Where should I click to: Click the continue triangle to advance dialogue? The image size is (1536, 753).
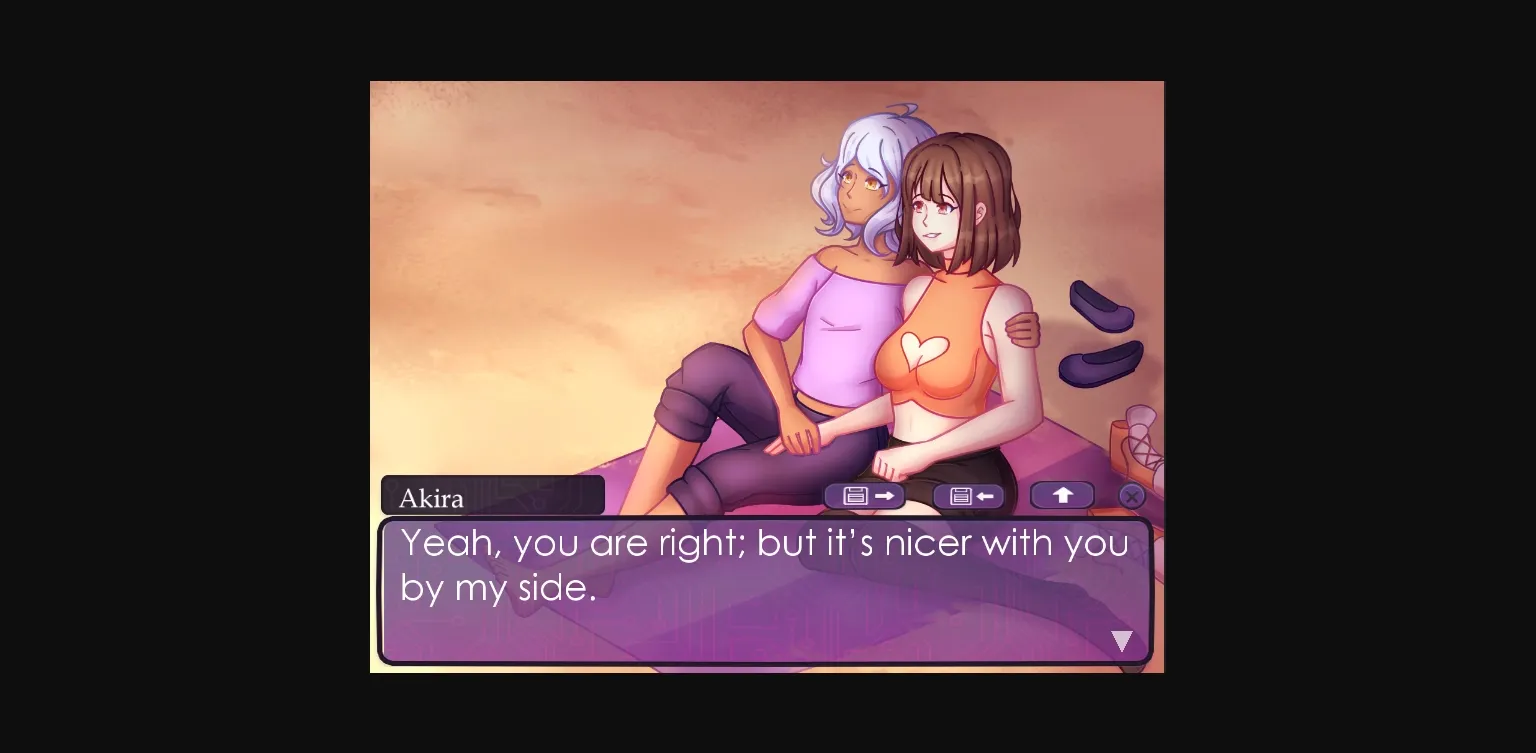click(1122, 640)
